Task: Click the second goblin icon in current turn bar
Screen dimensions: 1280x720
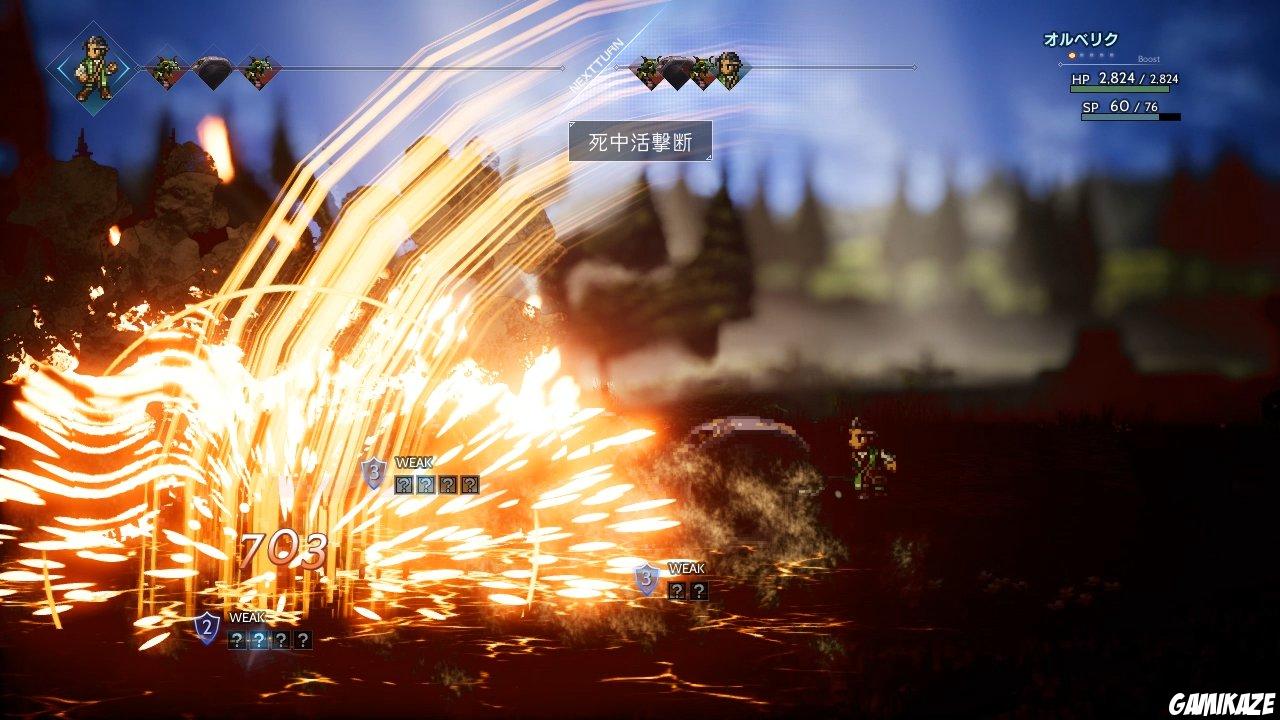Action: point(256,70)
